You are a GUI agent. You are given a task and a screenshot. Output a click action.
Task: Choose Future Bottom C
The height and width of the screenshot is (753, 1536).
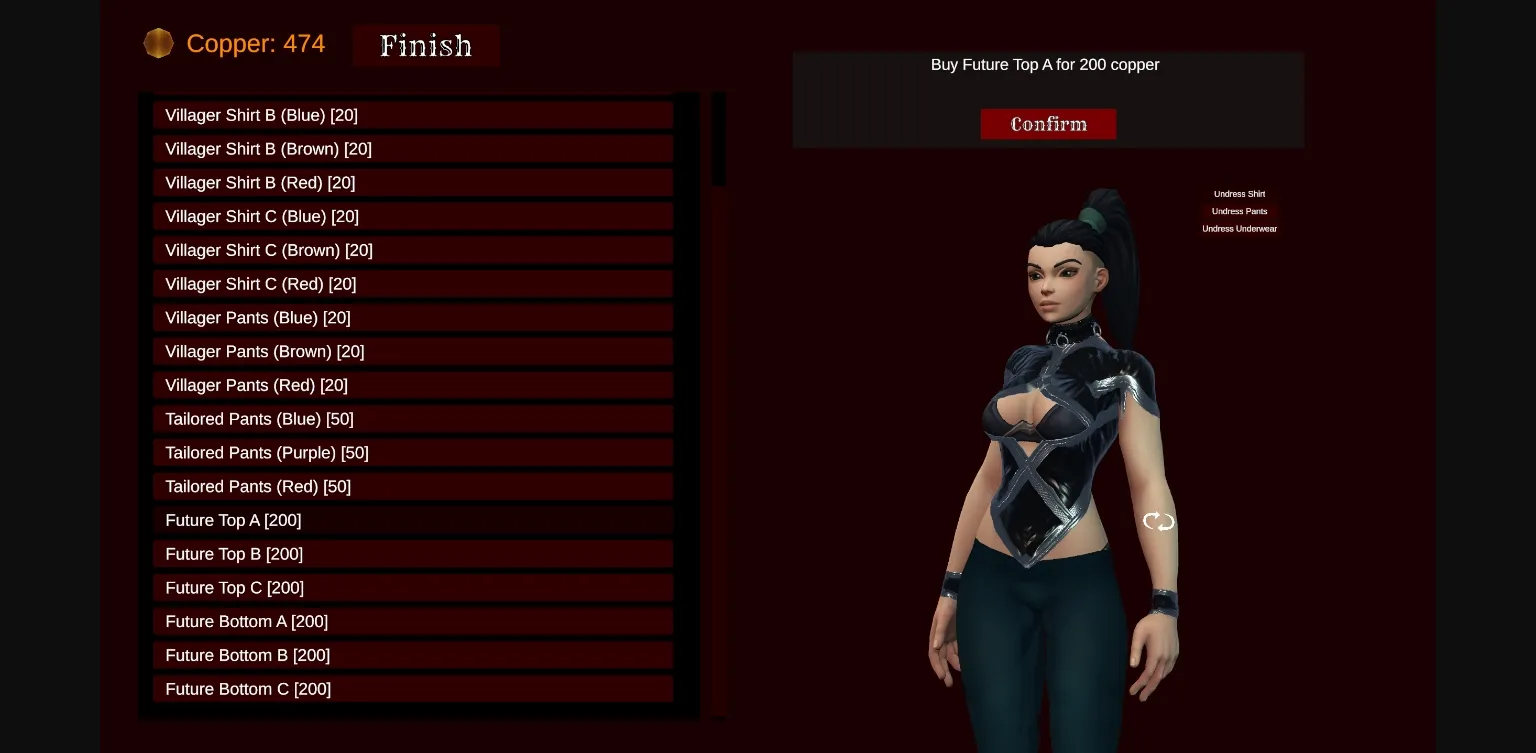coord(413,689)
